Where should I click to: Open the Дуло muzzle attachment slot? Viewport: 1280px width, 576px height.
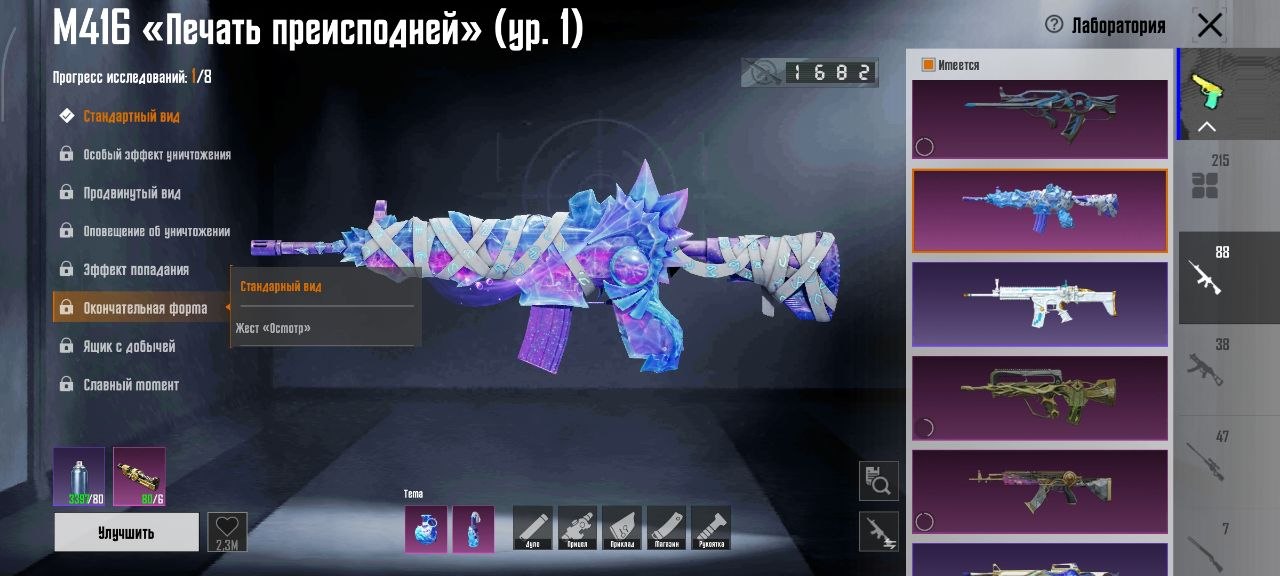[x=532, y=527]
